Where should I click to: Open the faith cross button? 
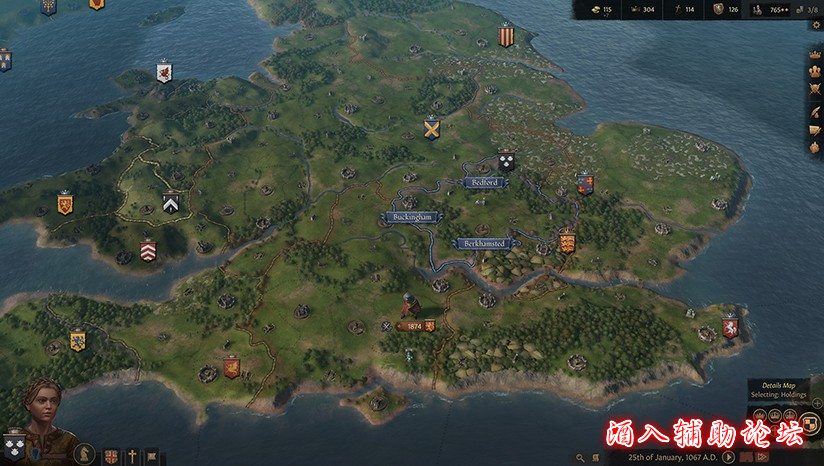(131, 455)
